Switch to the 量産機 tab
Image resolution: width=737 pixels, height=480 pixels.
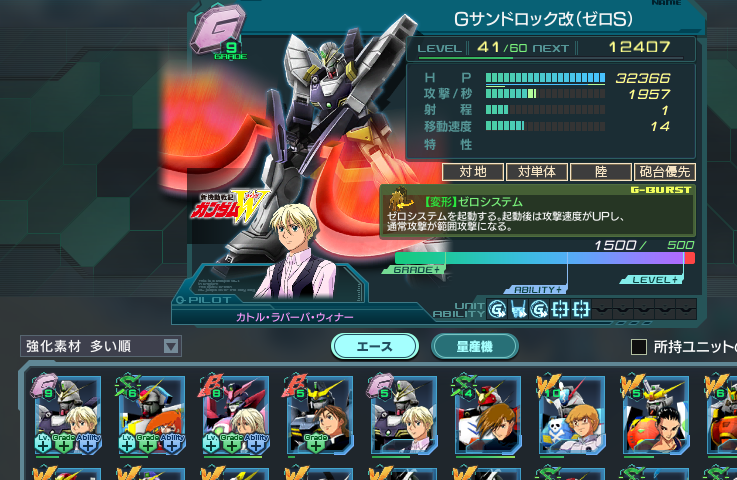pos(475,346)
